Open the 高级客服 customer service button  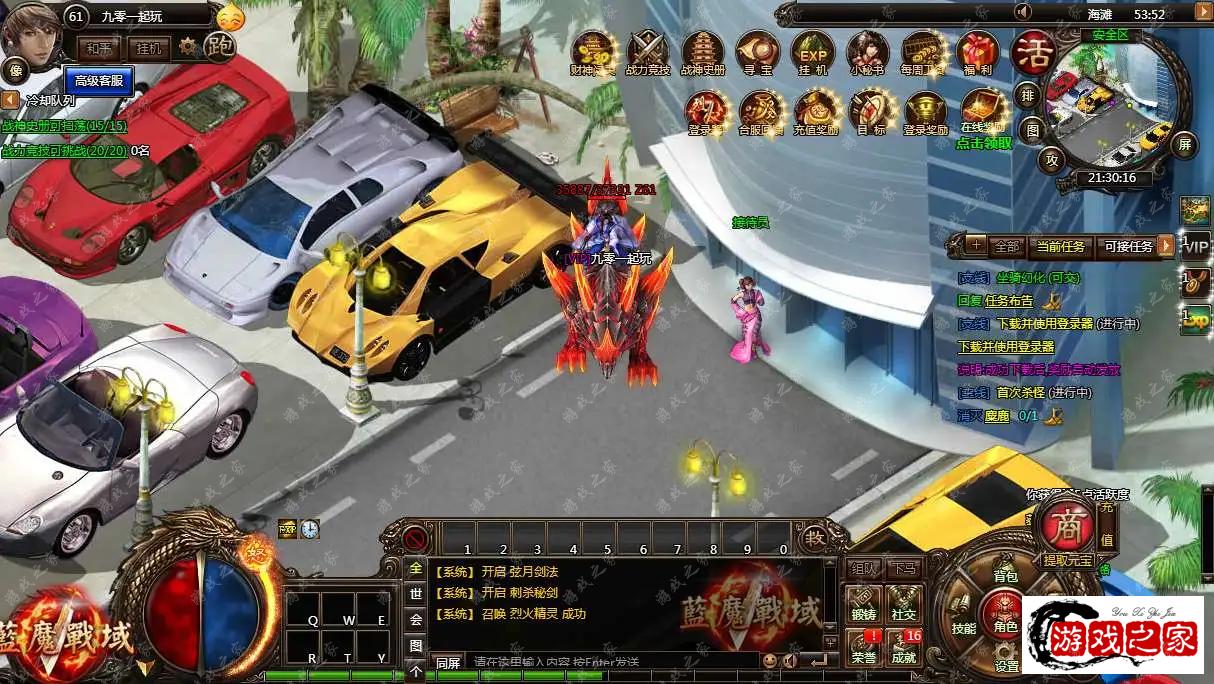(x=99, y=80)
